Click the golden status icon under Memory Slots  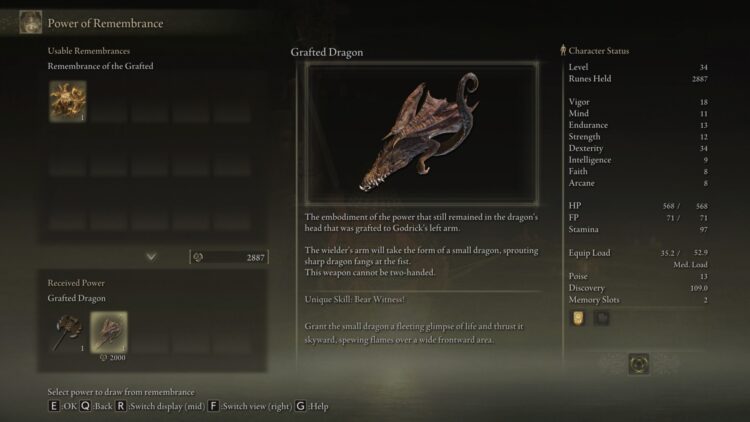[x=579, y=318]
